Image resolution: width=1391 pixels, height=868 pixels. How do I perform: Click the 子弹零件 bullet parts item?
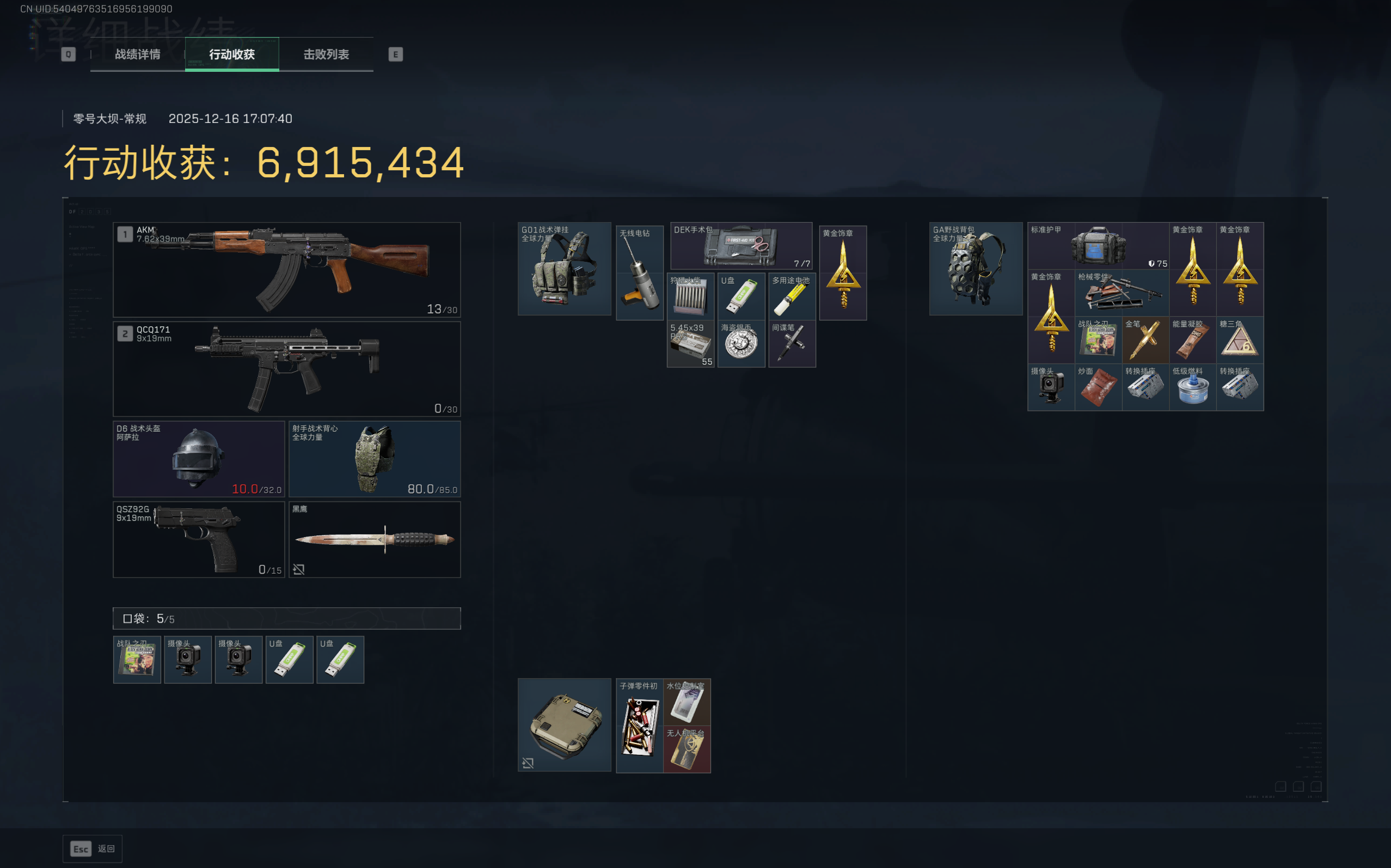point(639,725)
